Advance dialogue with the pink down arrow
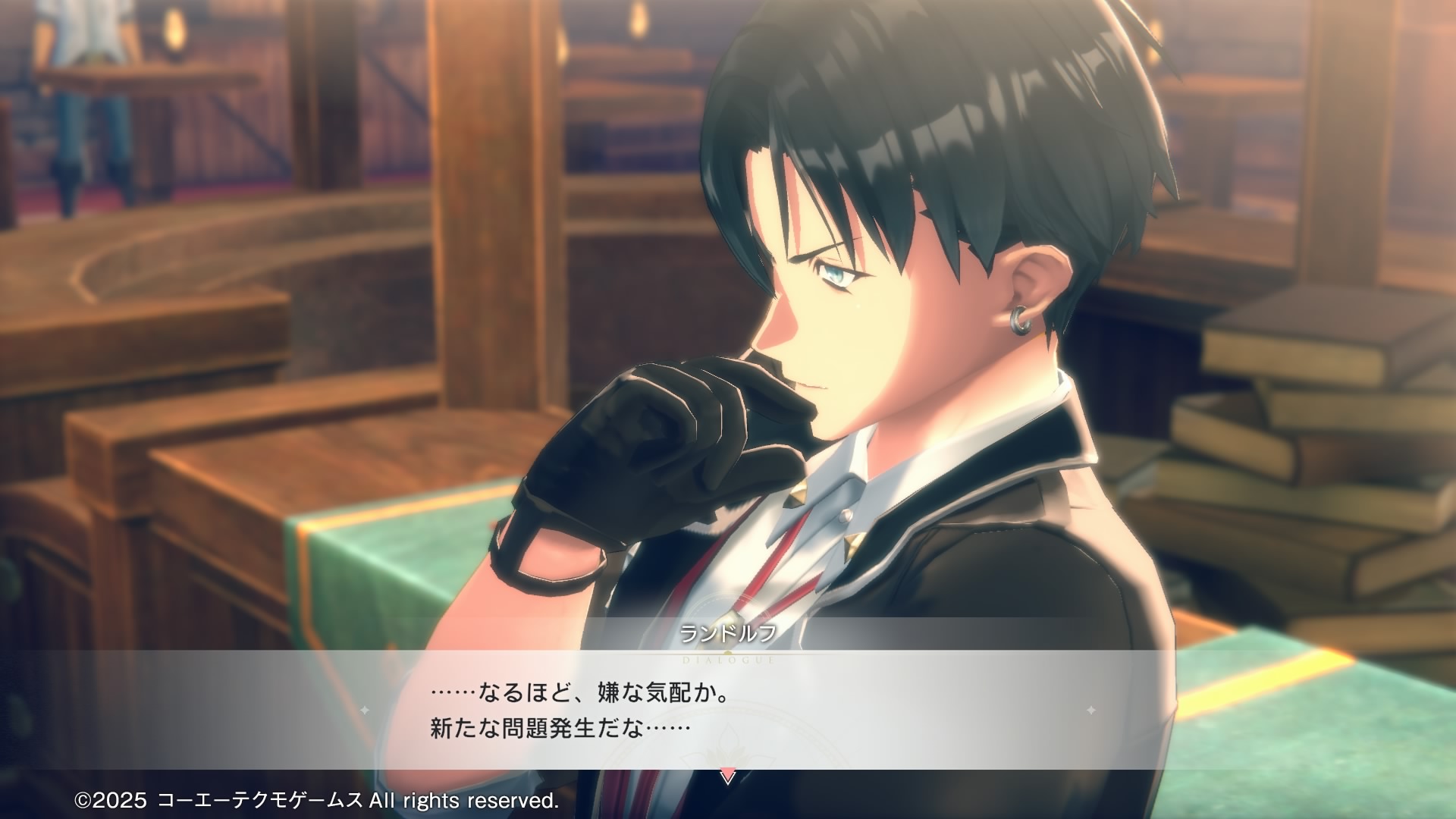This screenshot has height=819, width=1456. coord(727,777)
